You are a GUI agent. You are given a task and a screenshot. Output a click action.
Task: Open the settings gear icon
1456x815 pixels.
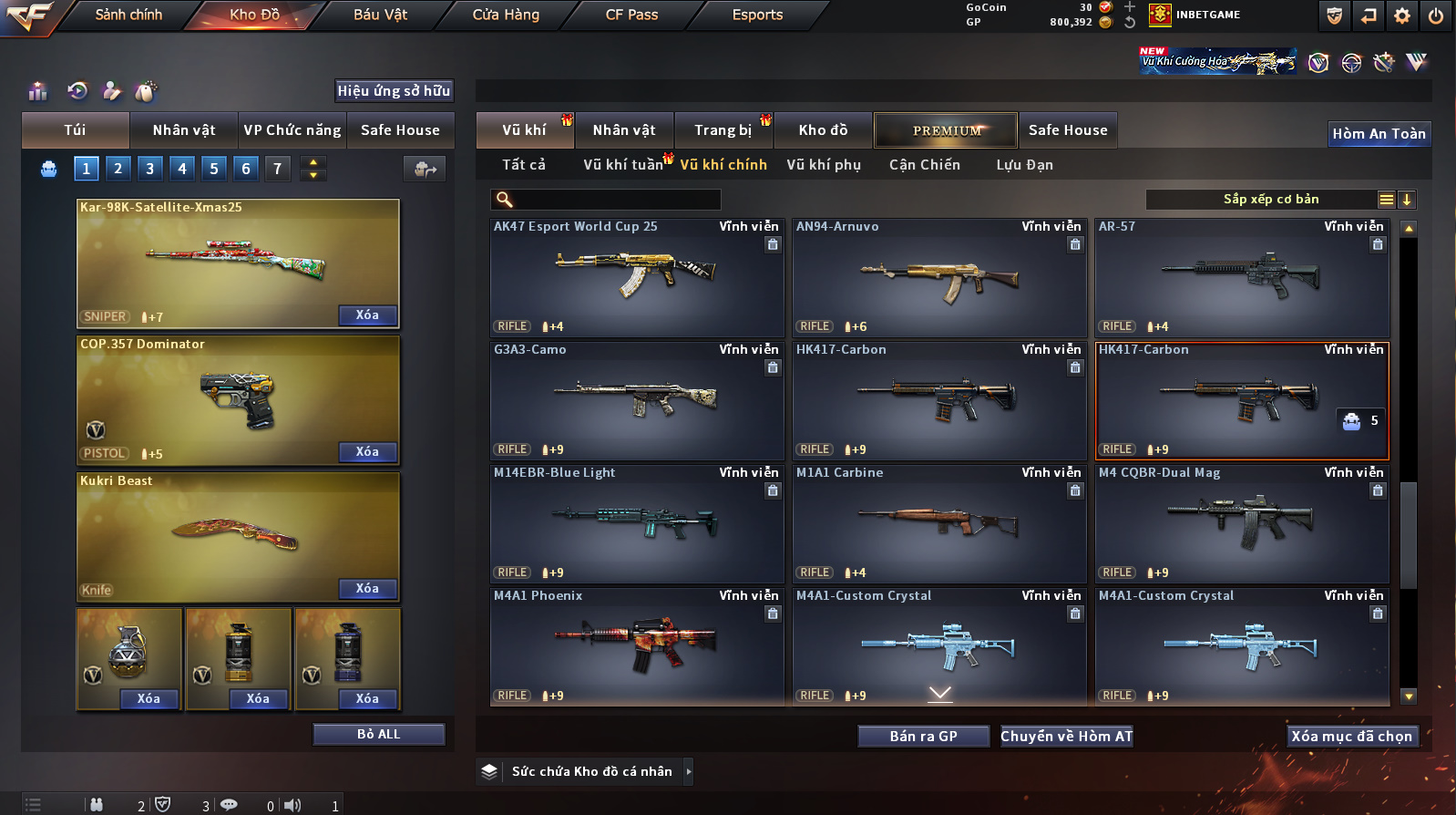(1402, 15)
